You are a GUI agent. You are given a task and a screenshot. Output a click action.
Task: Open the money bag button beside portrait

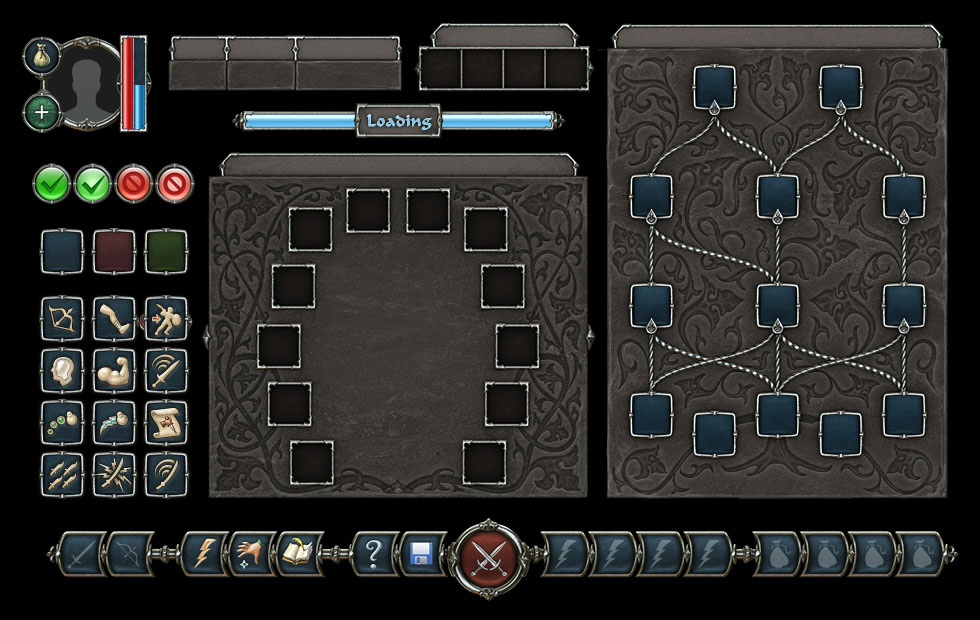click(41, 56)
